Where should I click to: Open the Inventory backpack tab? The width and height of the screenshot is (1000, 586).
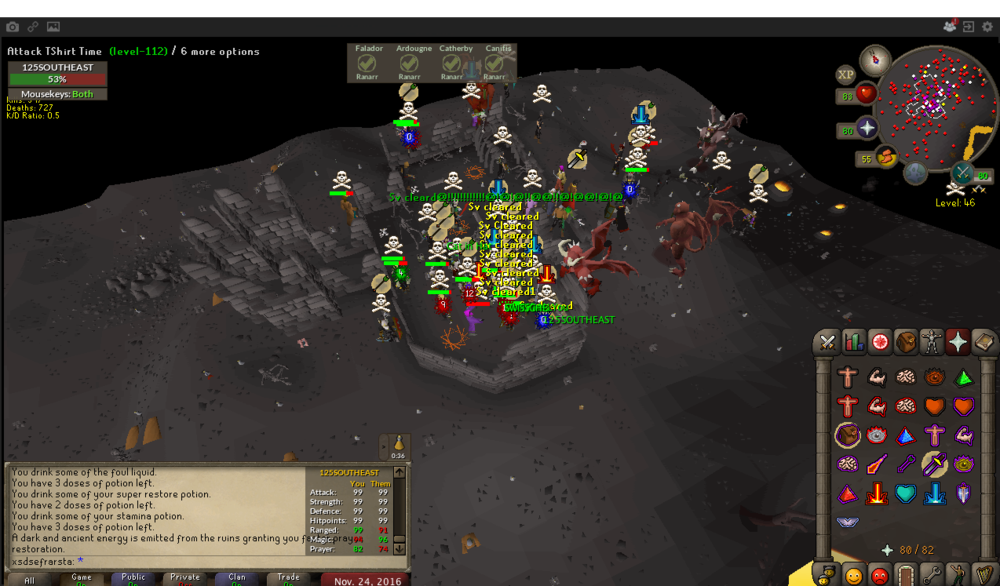(x=906, y=342)
